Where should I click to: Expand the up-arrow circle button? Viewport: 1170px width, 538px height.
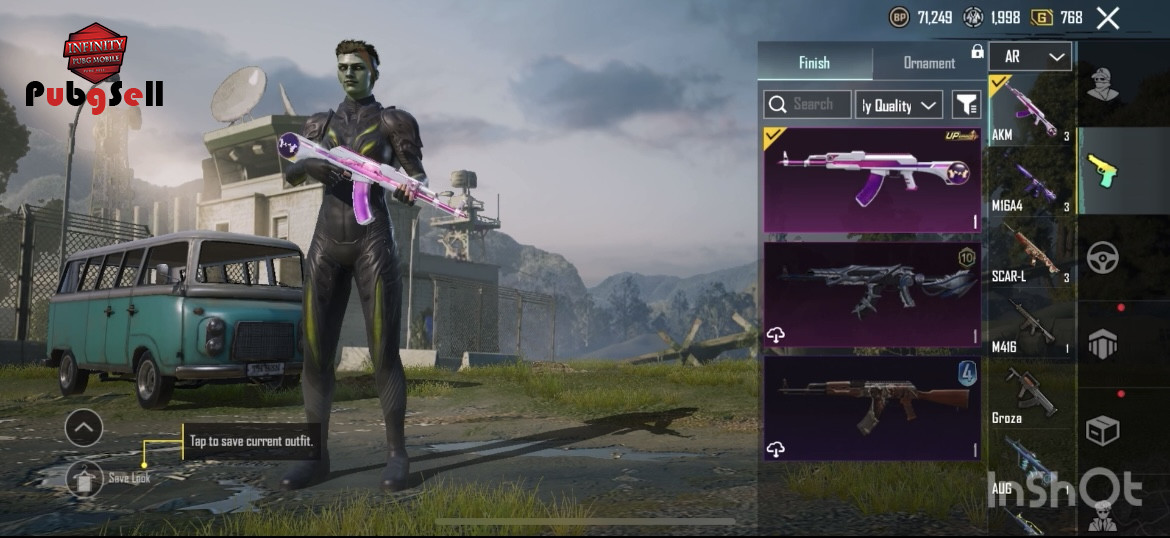(84, 429)
